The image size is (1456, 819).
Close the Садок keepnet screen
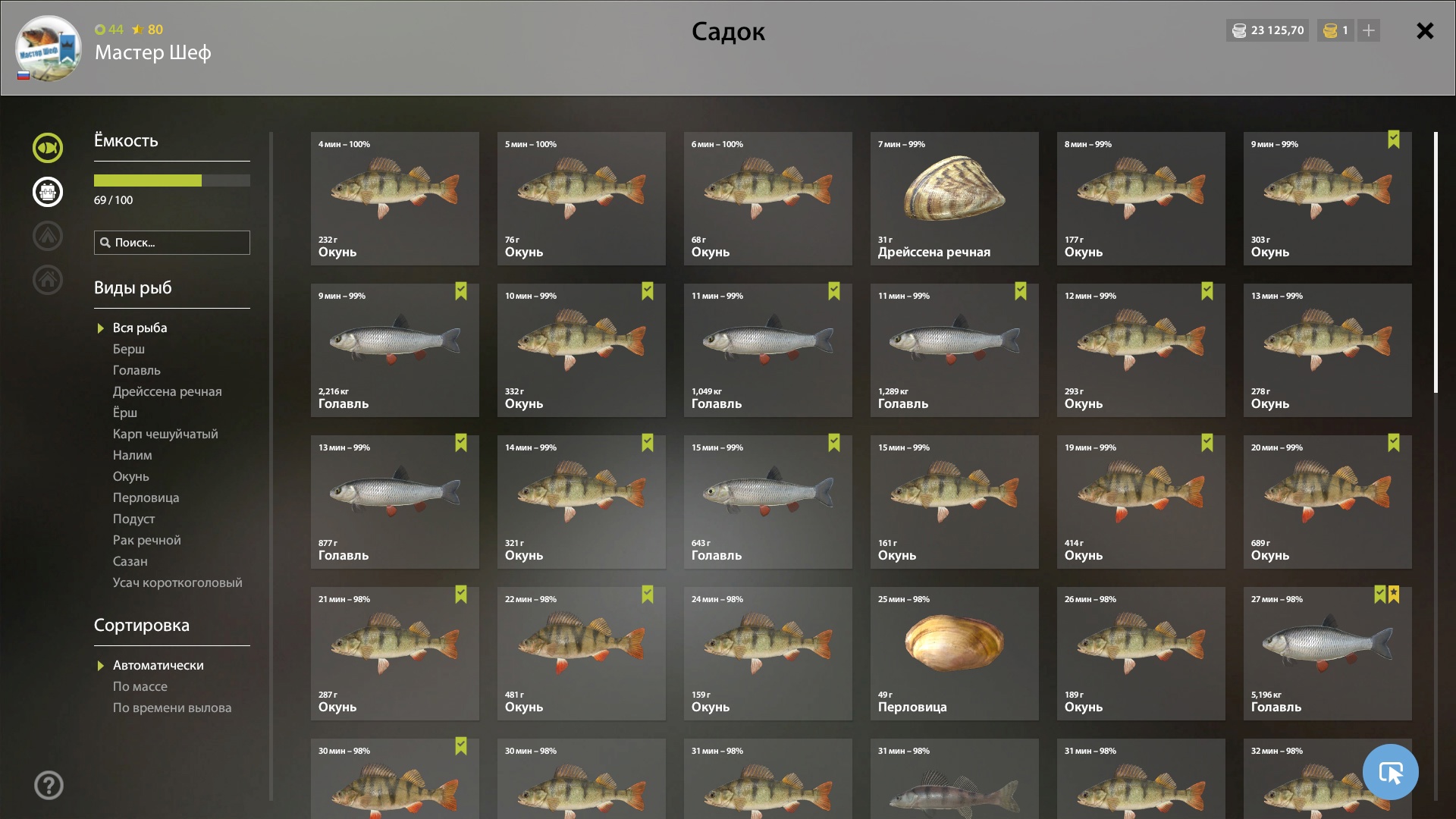click(x=1425, y=31)
